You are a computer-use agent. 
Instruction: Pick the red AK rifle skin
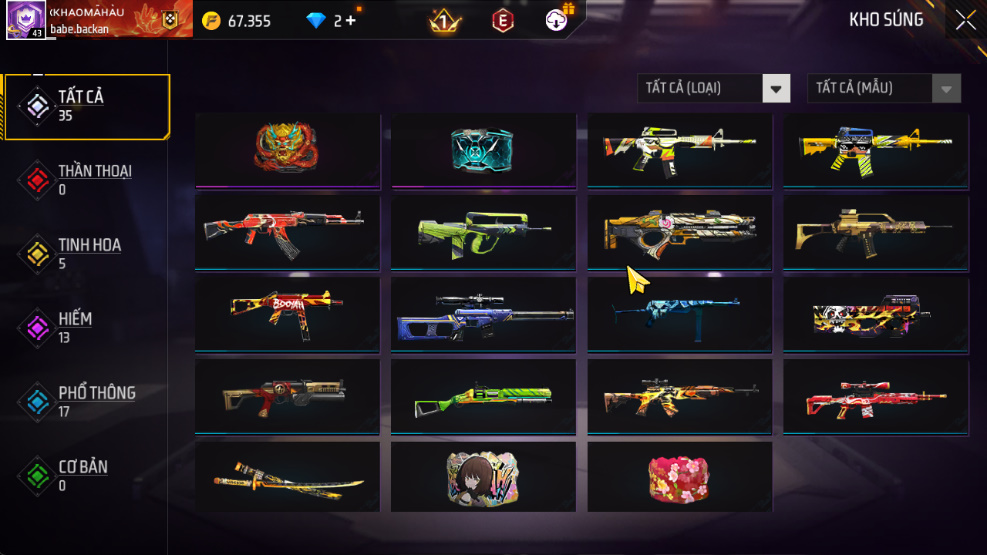[x=287, y=231]
